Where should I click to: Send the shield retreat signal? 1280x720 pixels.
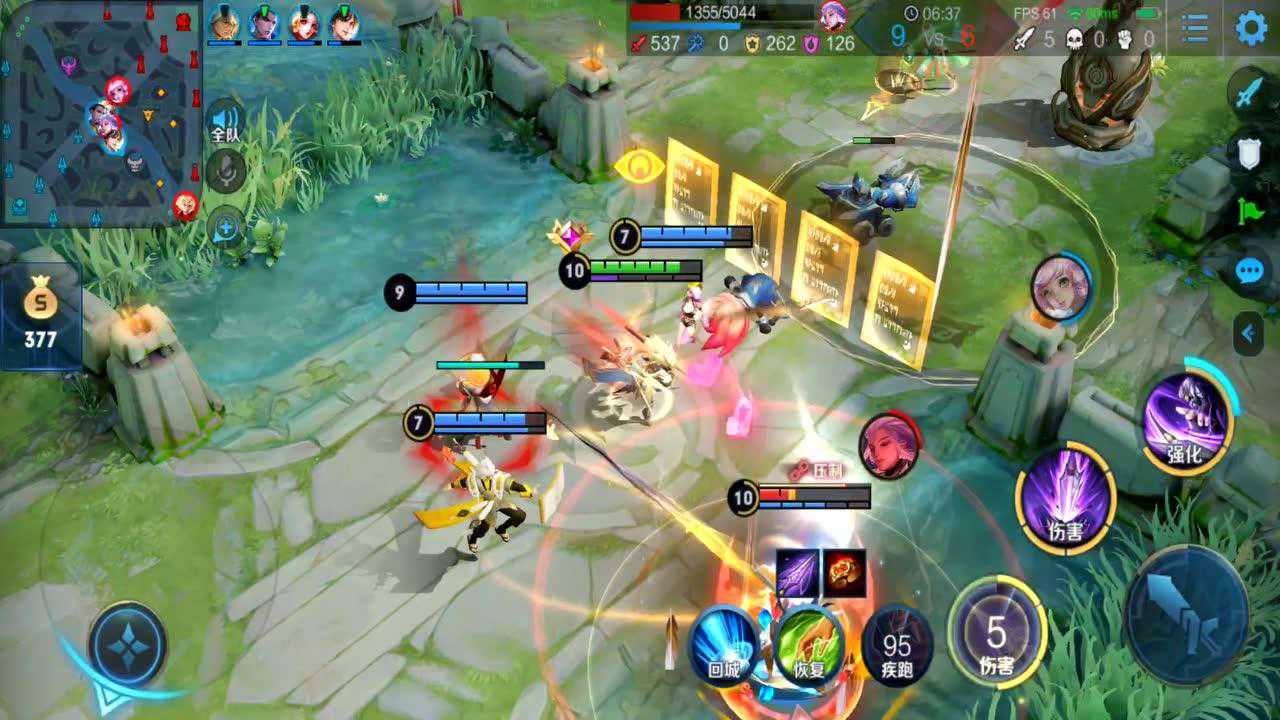click(x=1250, y=152)
